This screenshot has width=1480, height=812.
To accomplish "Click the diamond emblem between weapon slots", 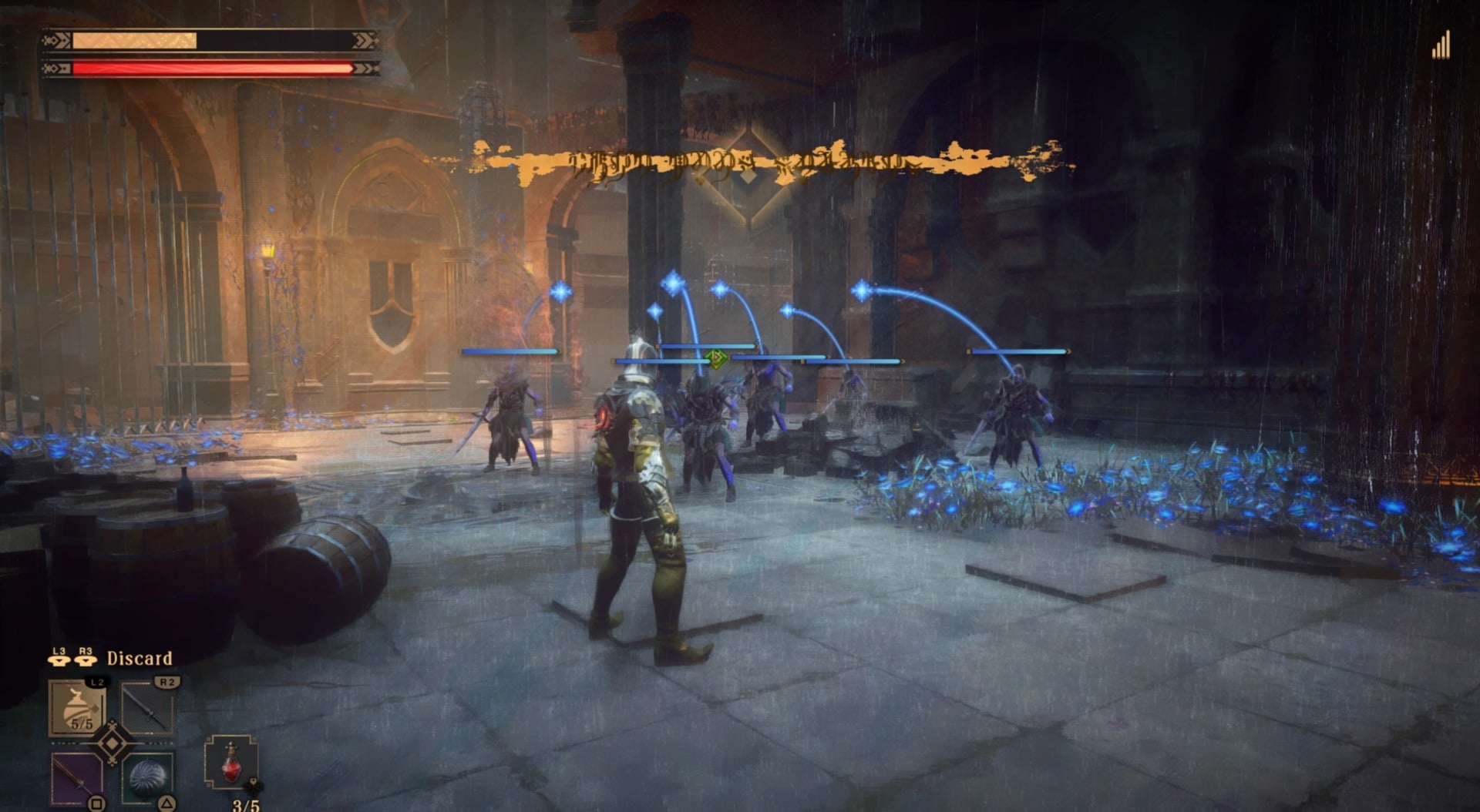I will click(x=113, y=744).
